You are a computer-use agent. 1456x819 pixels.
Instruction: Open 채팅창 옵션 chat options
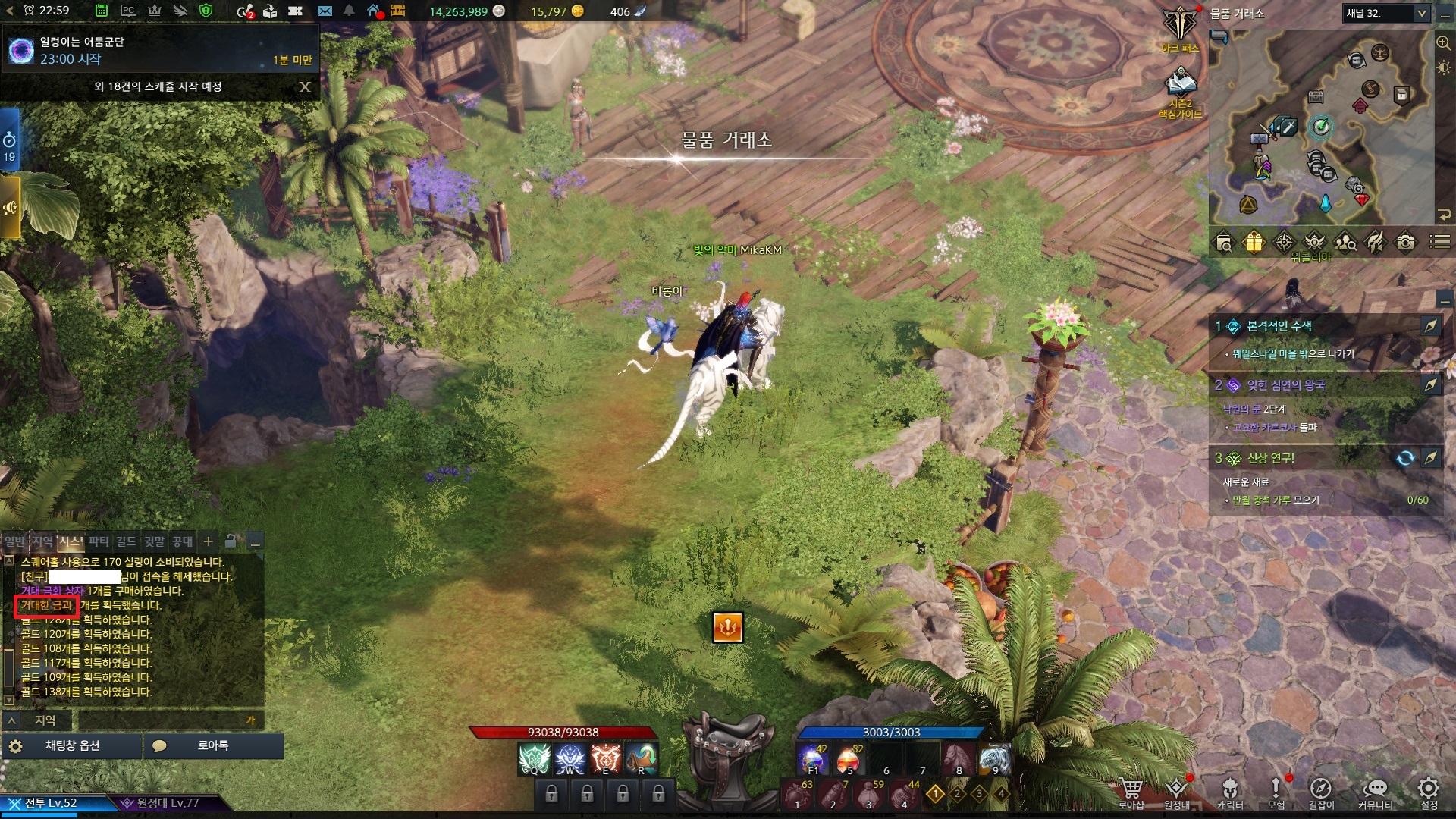pyautogui.click(x=72, y=746)
